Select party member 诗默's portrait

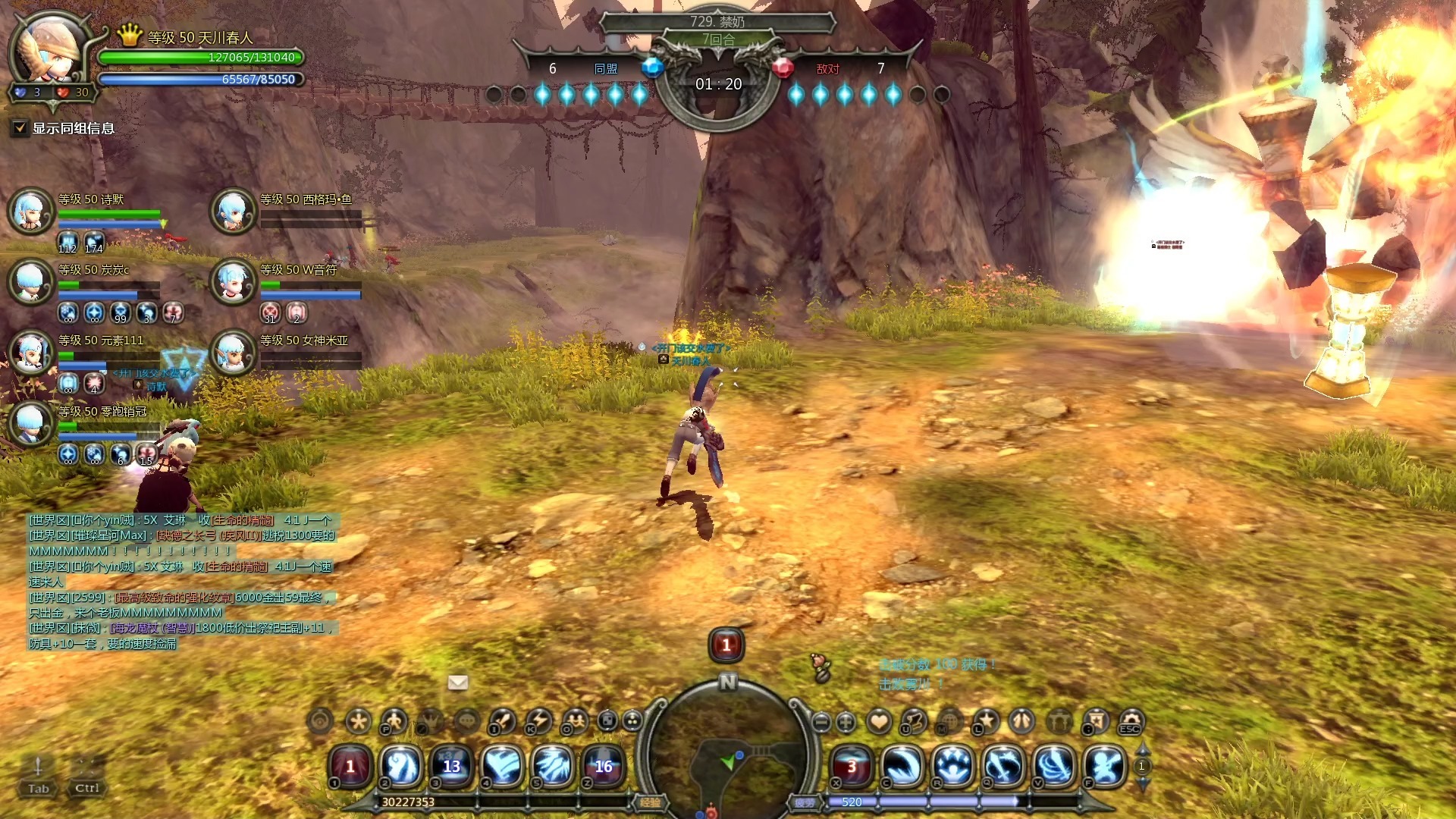click(30, 210)
